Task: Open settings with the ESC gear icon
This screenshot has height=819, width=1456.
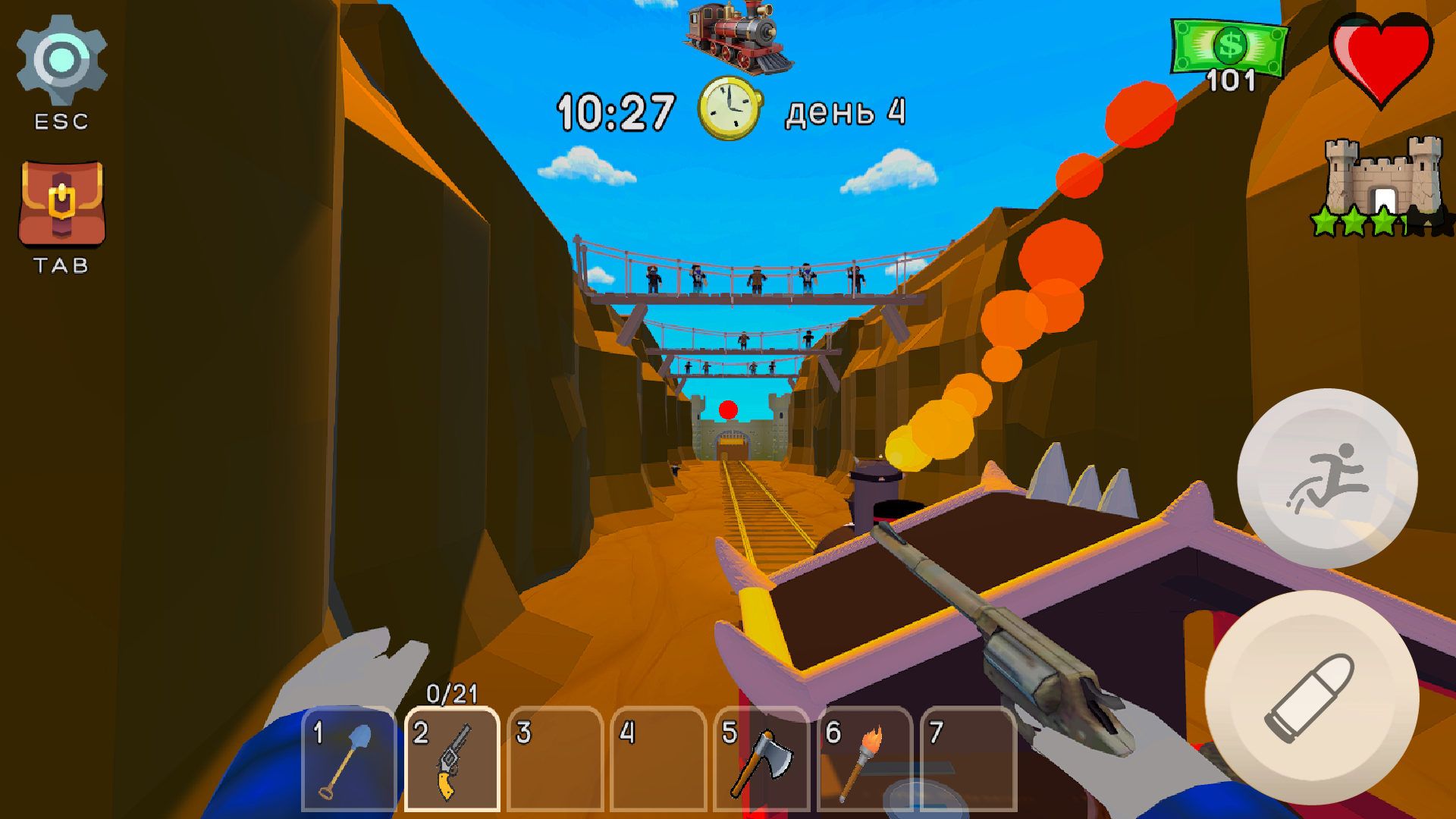Action: pos(62,59)
